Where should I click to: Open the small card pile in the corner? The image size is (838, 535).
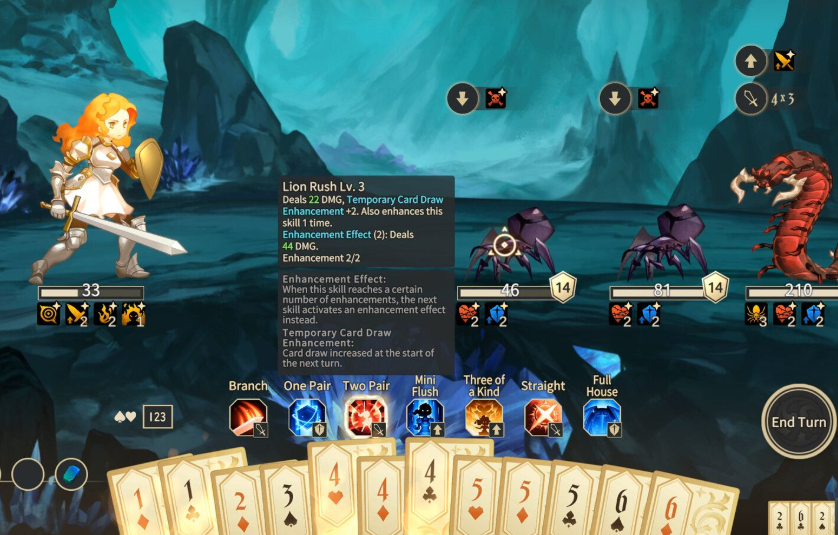802,517
